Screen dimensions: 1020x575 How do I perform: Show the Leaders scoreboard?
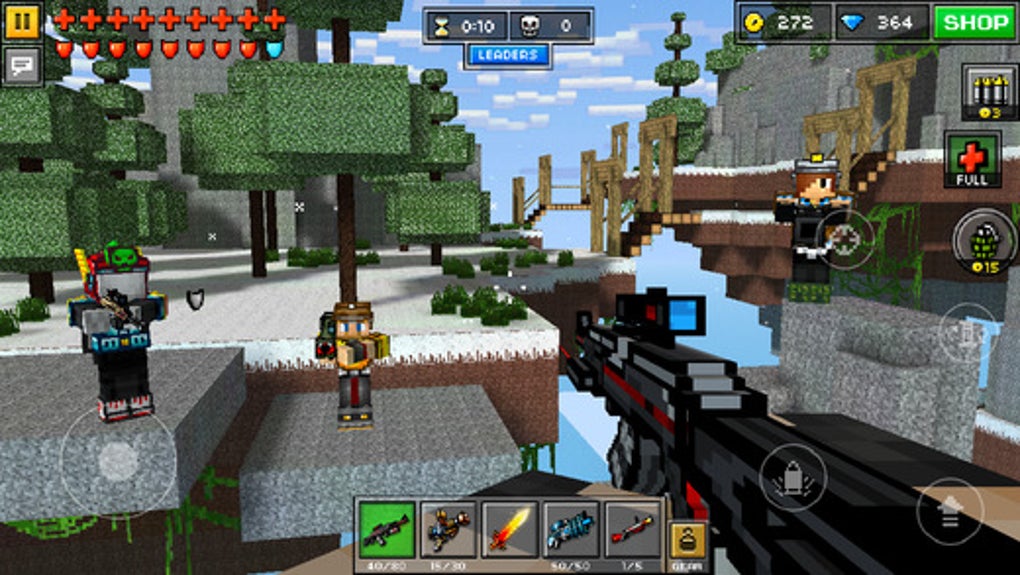tap(507, 55)
